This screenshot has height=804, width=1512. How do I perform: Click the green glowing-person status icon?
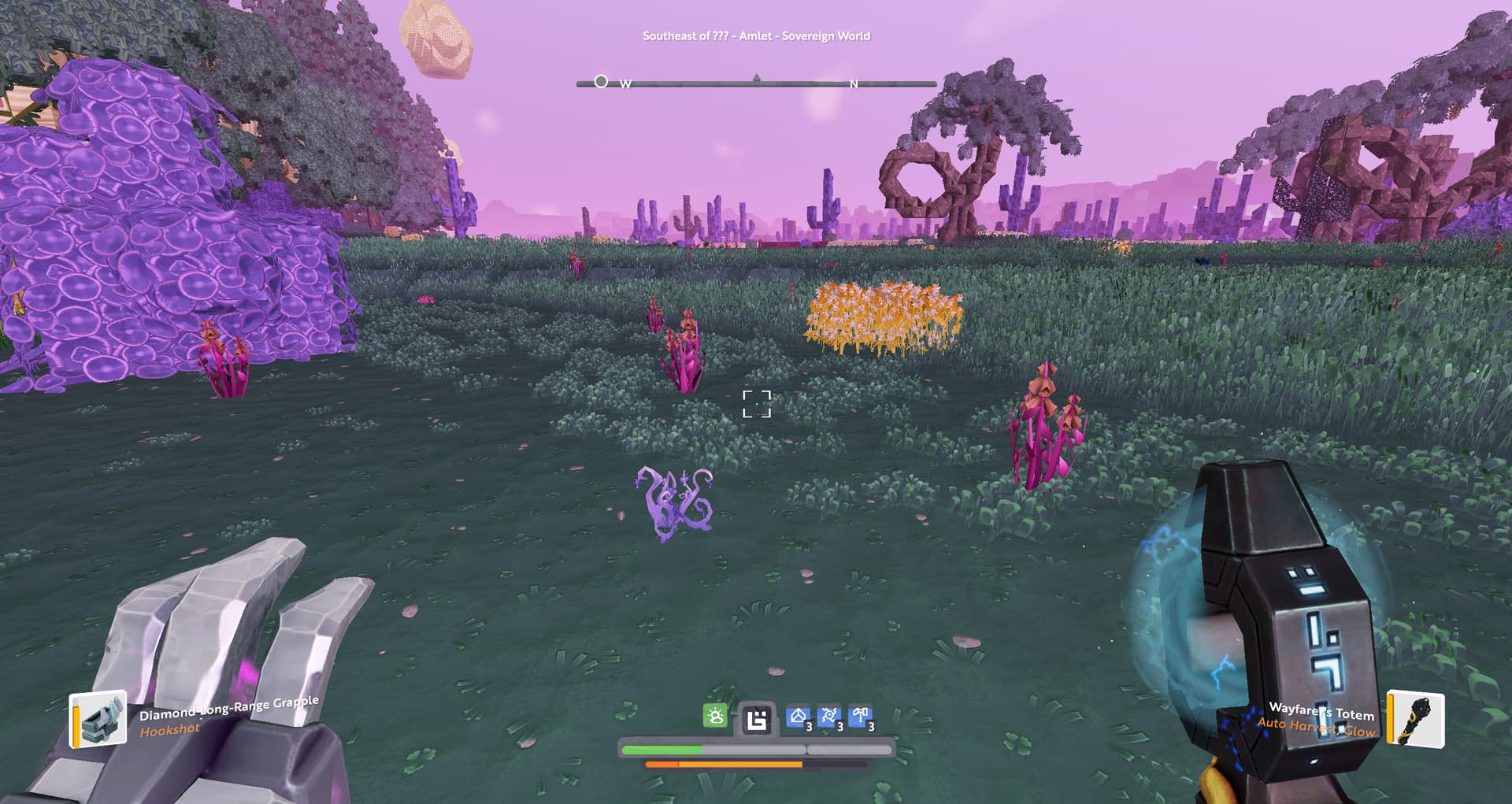click(x=715, y=716)
